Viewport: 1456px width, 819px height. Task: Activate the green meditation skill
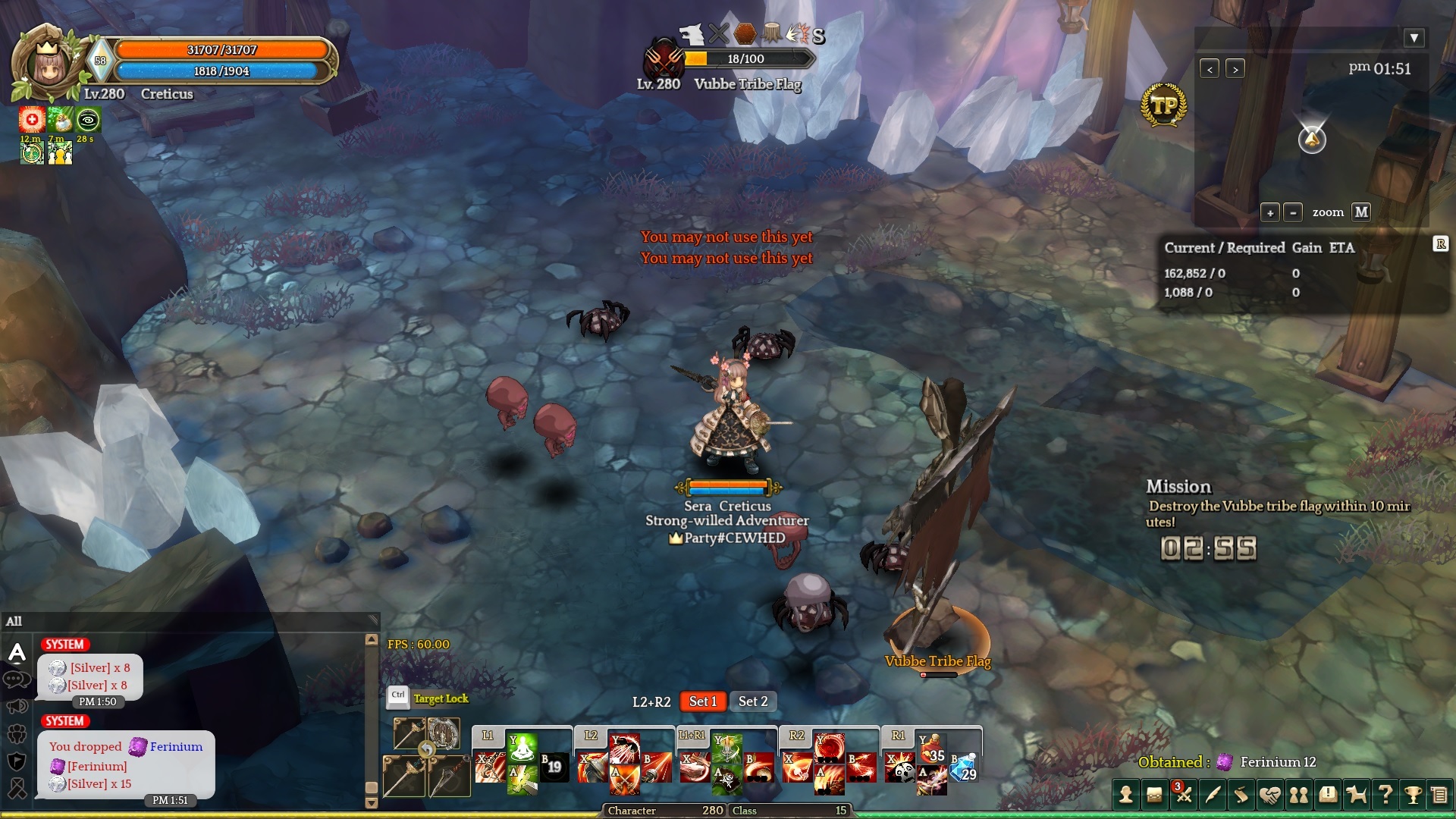[x=522, y=748]
